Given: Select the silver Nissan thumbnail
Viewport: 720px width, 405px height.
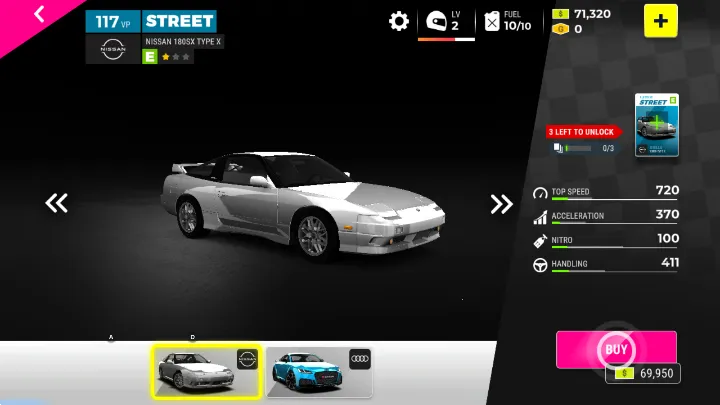Looking at the screenshot, I should coord(206,372).
